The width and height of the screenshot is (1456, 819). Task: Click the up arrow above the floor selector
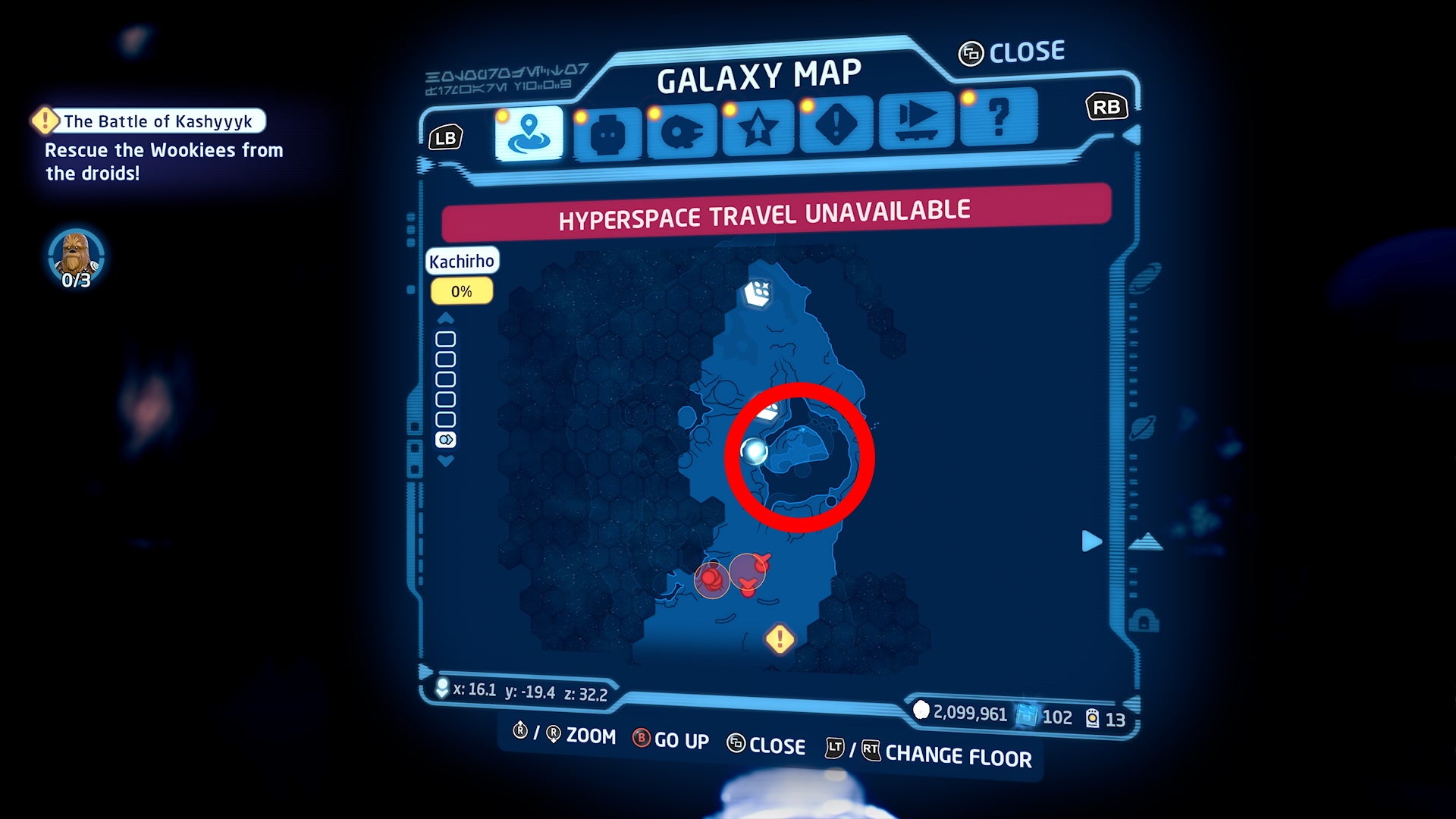pos(446,318)
